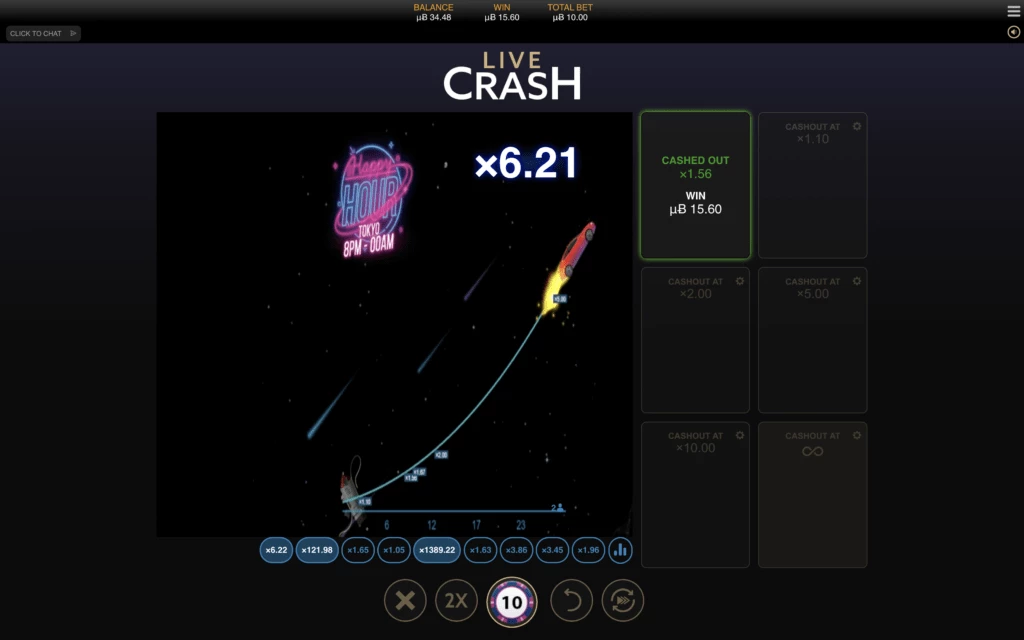The width and height of the screenshot is (1024, 640).
Task: View the ×6.22 history result
Action: tap(276, 550)
